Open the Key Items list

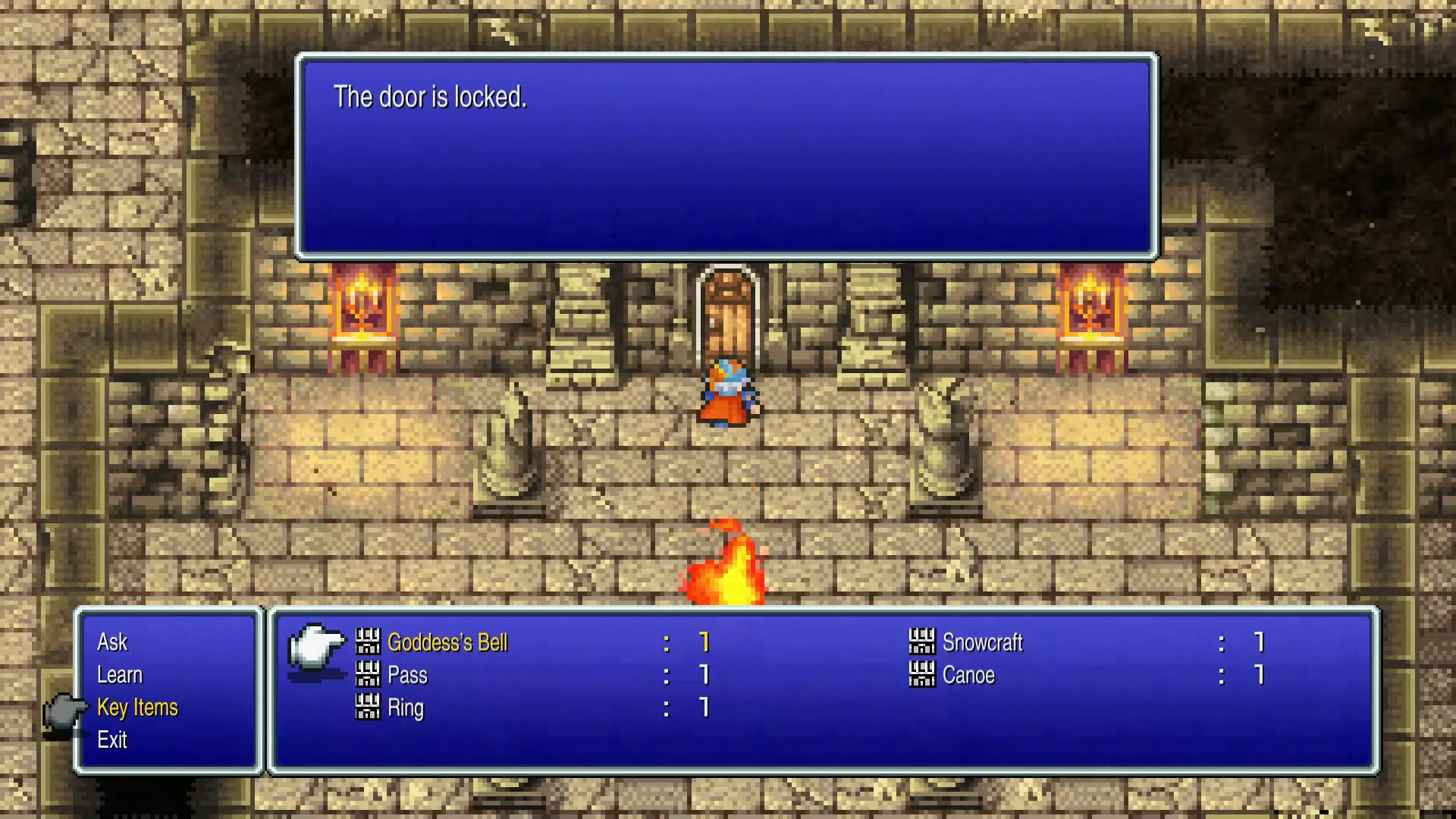click(x=137, y=708)
